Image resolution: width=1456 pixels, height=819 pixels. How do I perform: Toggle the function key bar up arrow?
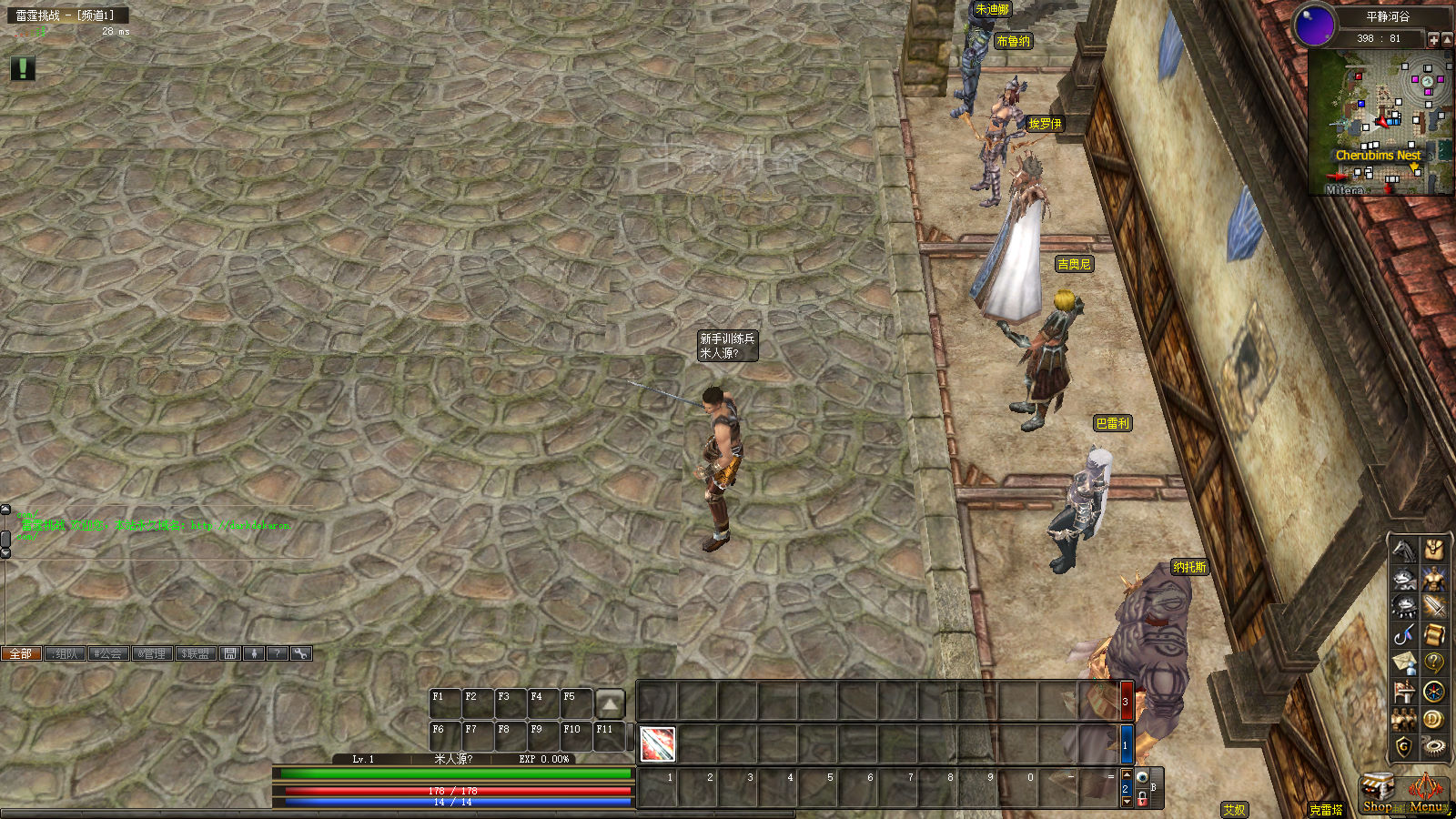coord(610,703)
